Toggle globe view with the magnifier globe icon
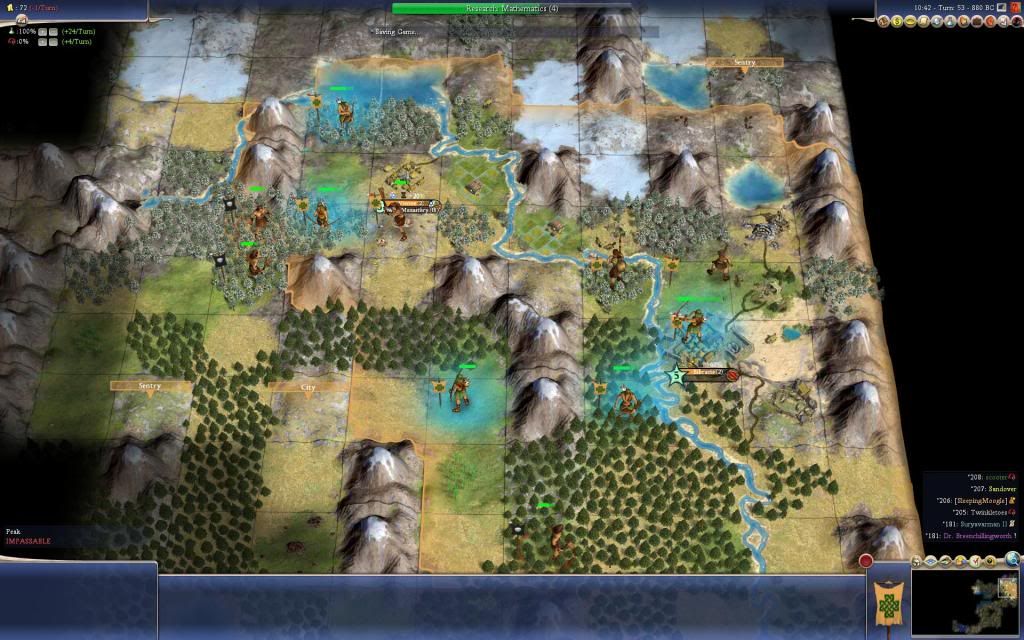Image resolution: width=1024 pixels, height=640 pixels. click(1012, 559)
